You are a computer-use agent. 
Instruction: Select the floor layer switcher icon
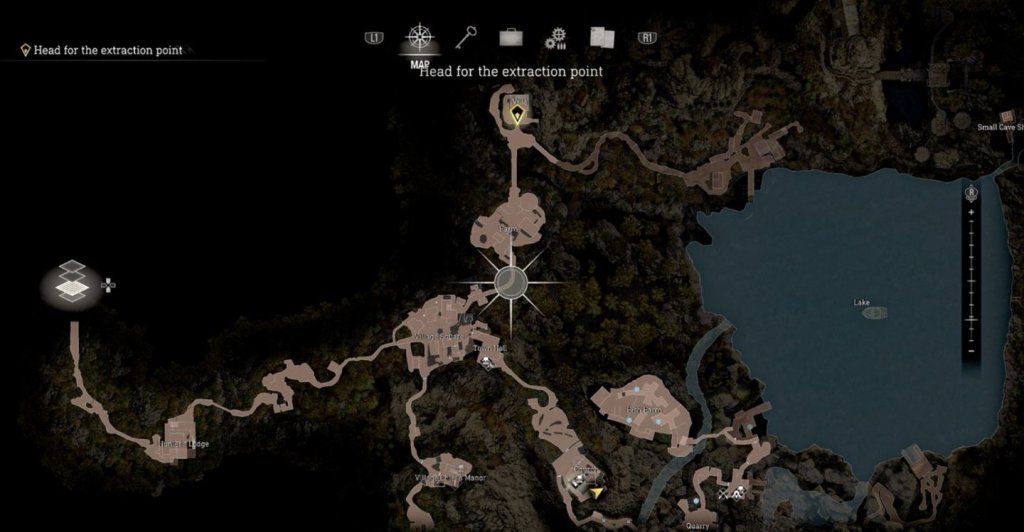73,282
